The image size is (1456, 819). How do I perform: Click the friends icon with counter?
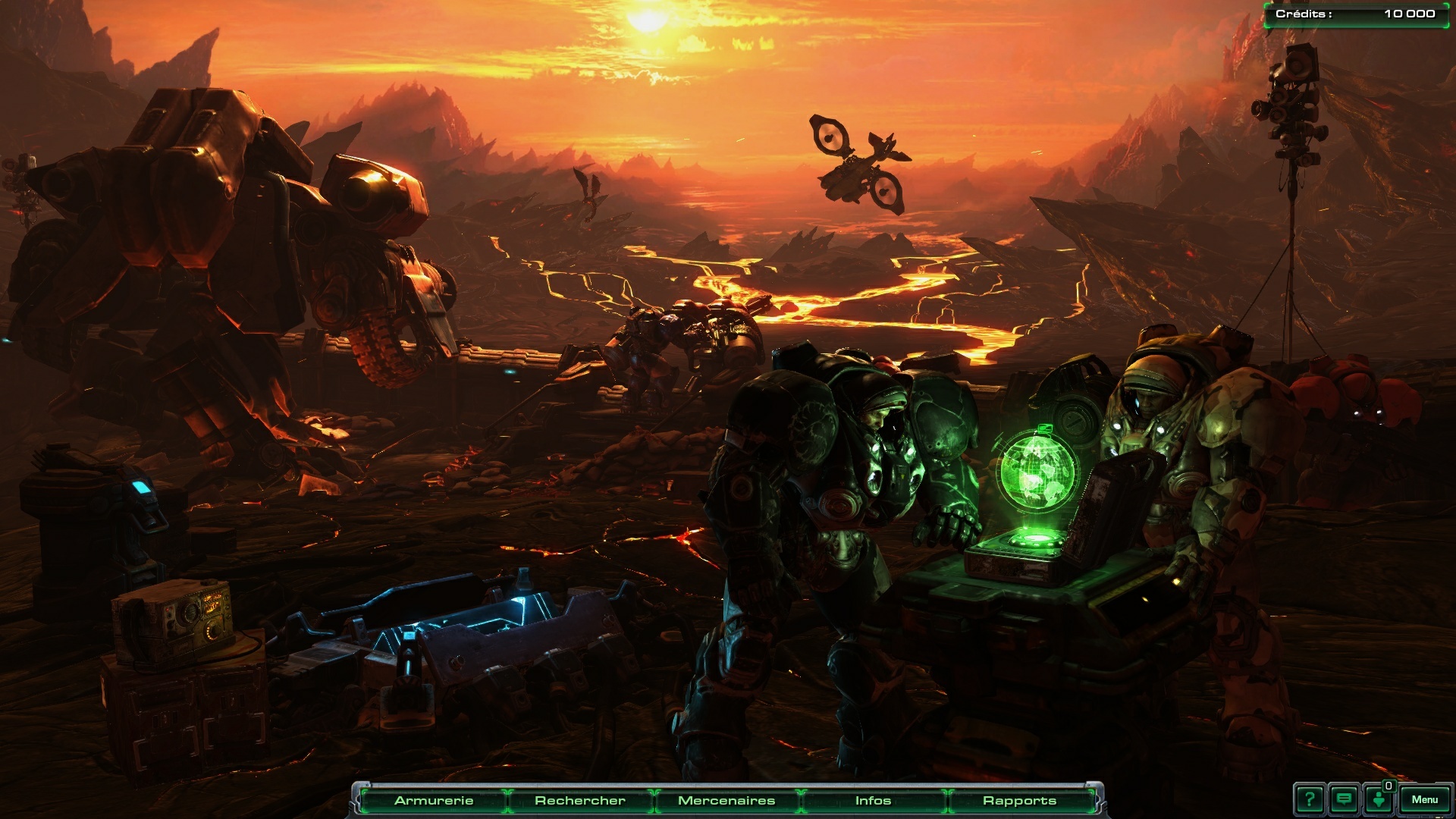[1379, 799]
